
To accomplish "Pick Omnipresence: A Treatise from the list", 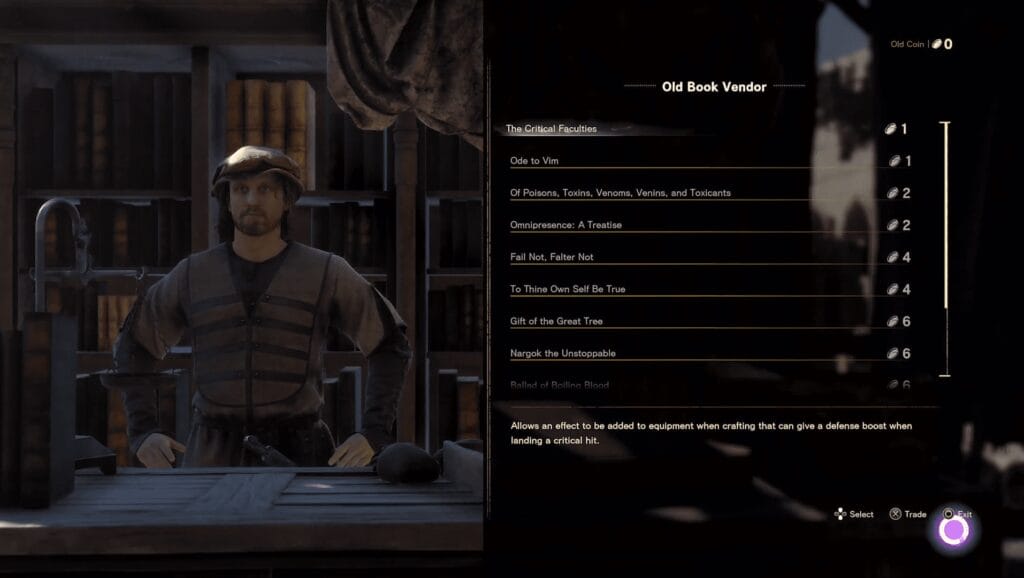I will point(566,225).
